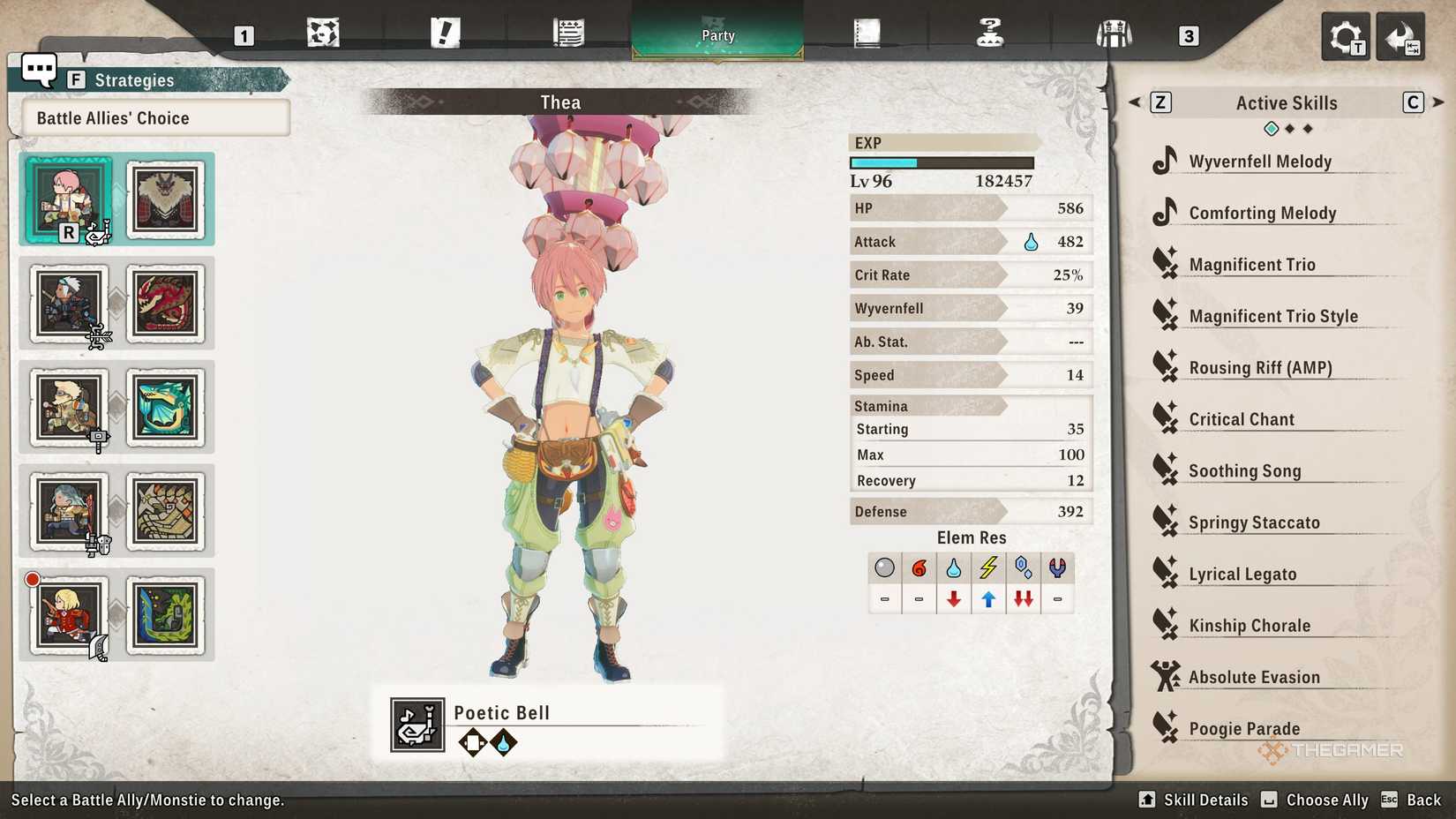The height and width of the screenshot is (819, 1456).
Task: Open the Battle Allies' Choice strategy selector
Action: 150,117
